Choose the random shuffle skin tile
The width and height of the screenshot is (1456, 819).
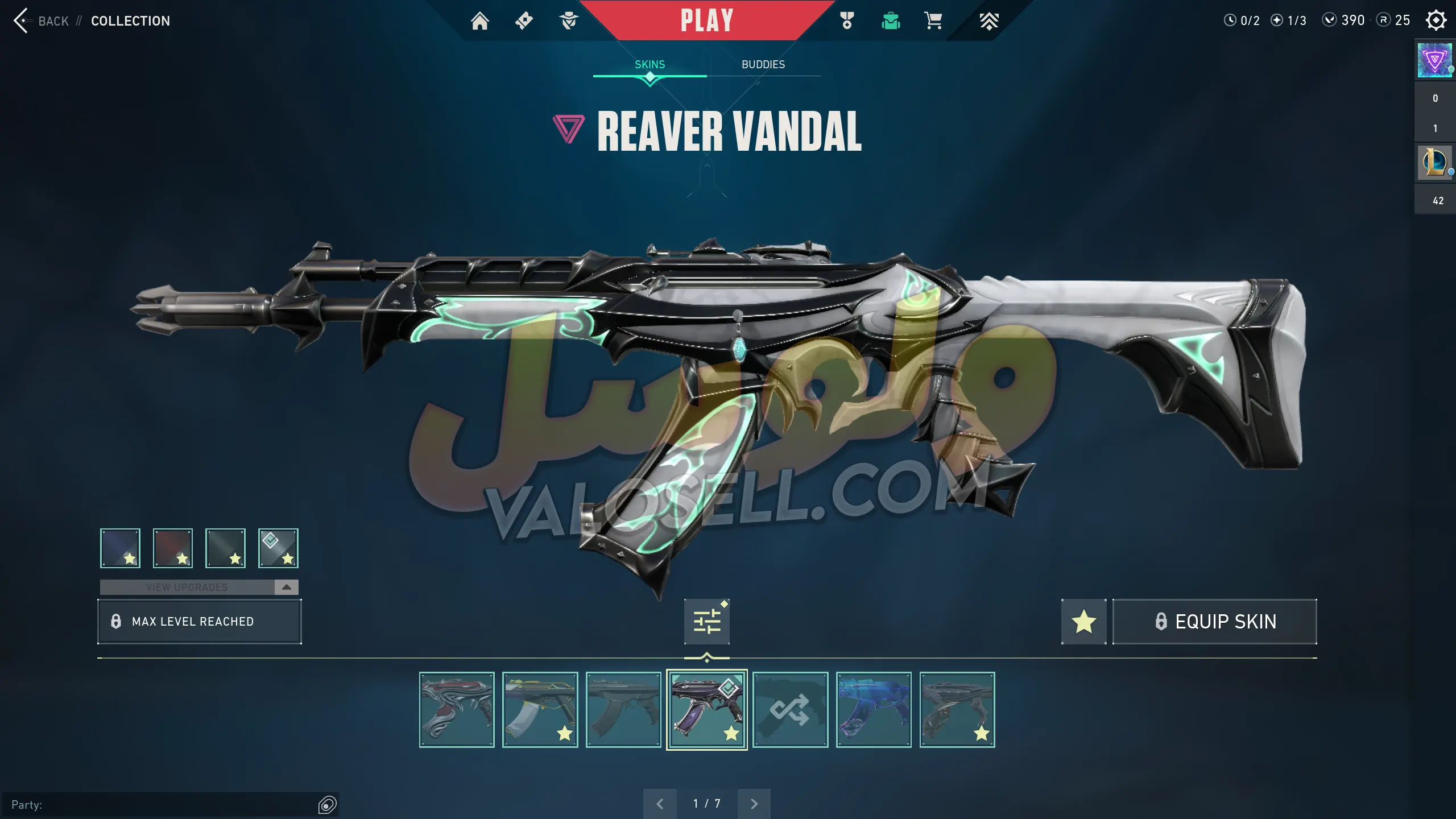click(x=790, y=709)
